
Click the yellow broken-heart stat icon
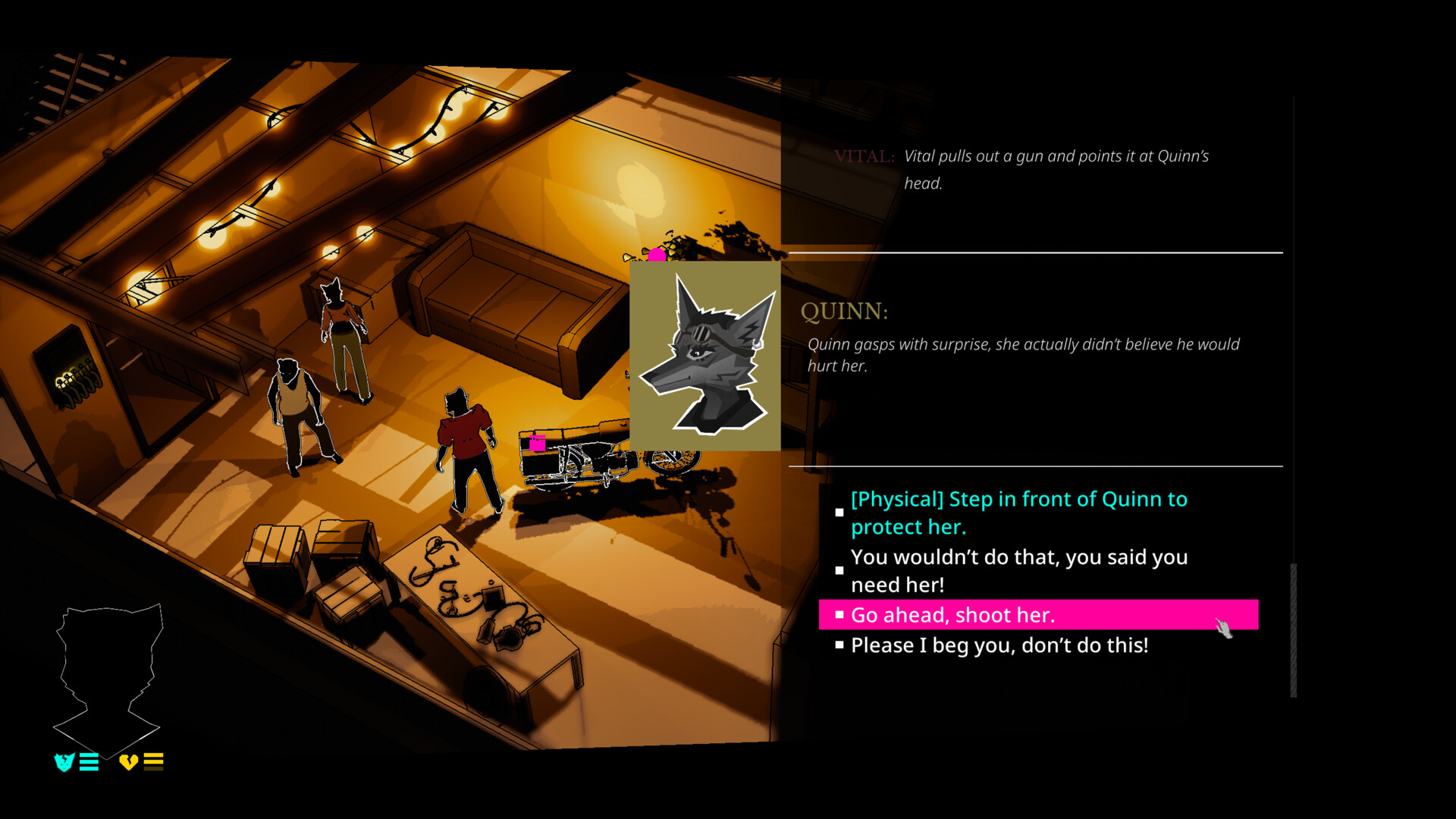click(127, 762)
